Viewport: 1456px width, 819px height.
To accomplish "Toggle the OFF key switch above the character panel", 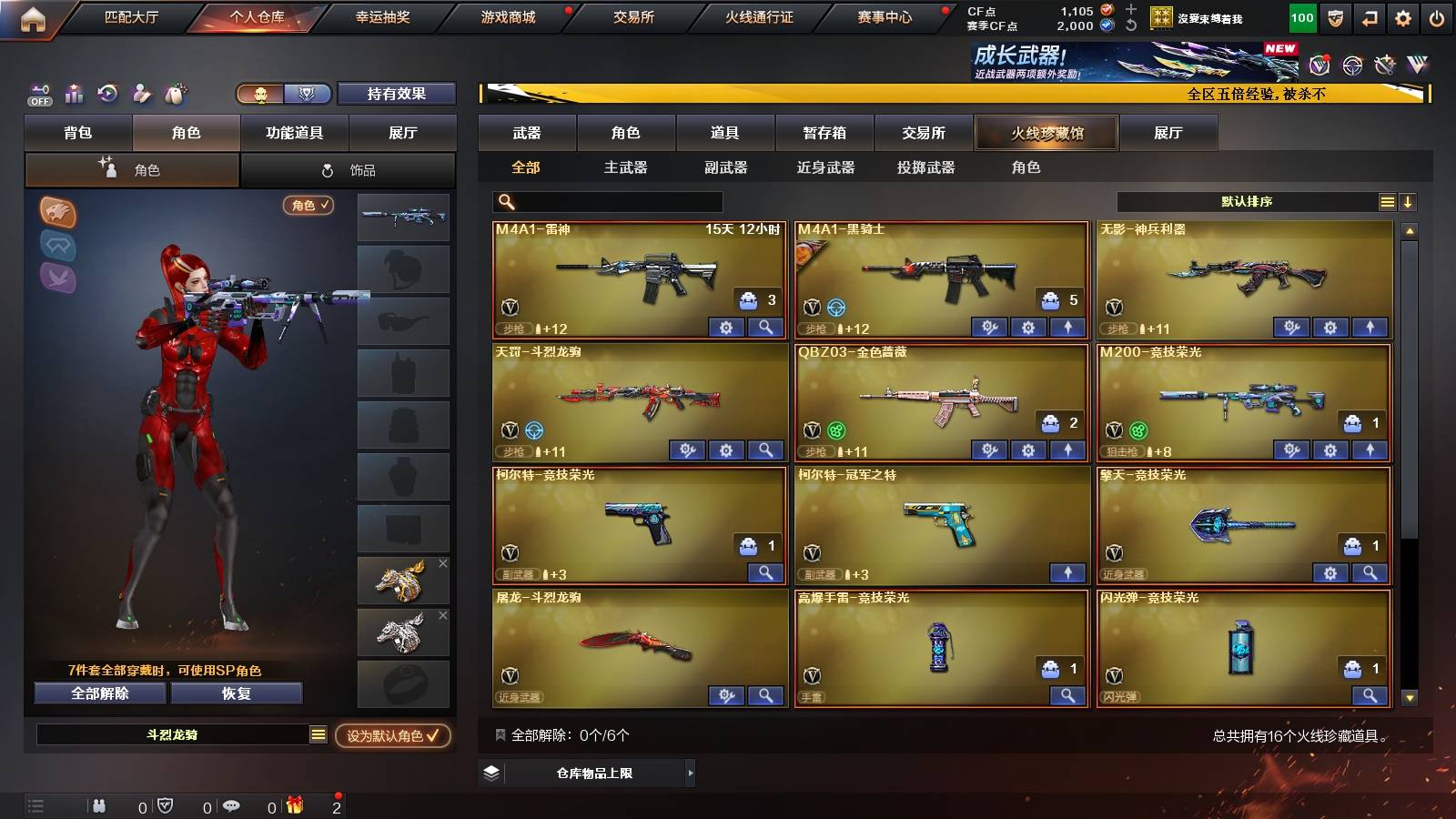I will [x=38, y=94].
